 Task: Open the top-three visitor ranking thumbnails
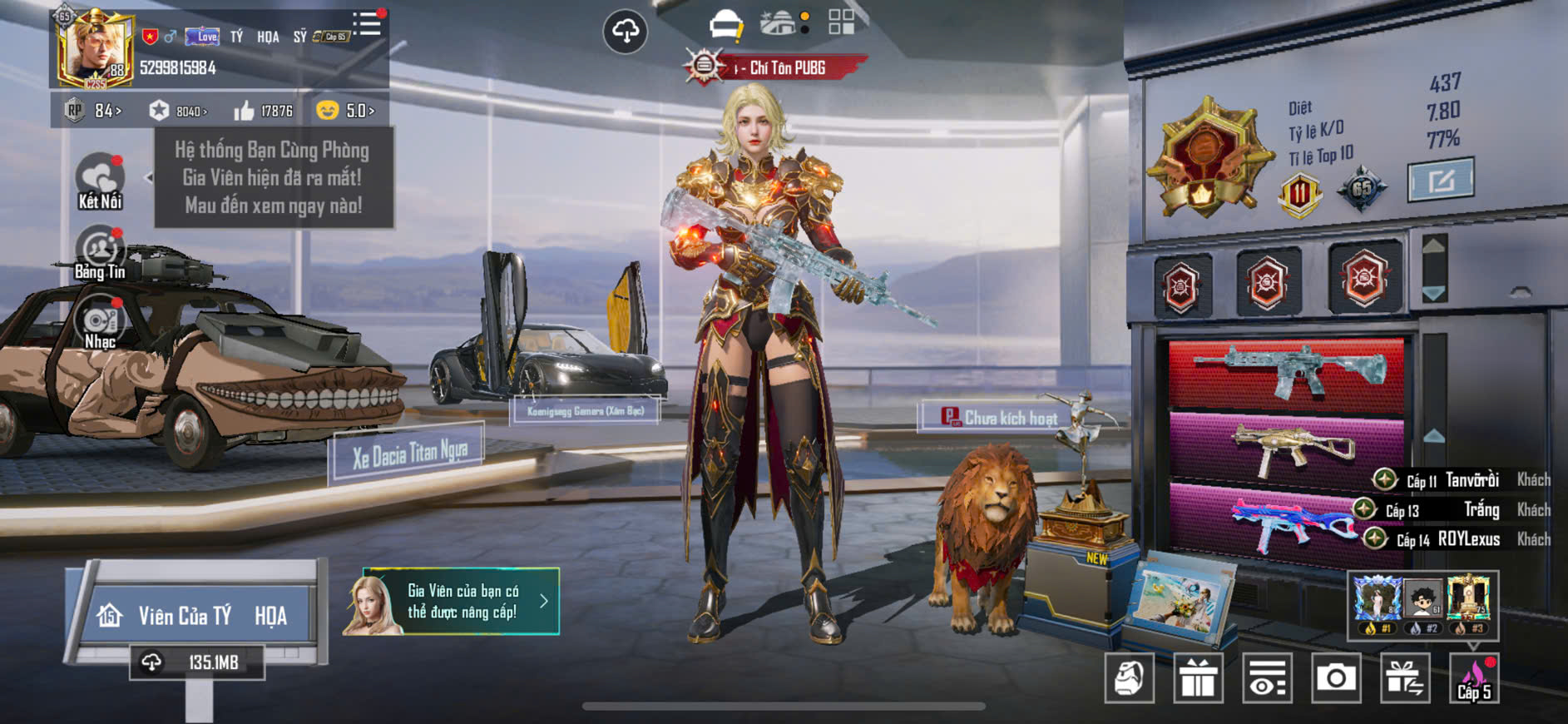coord(1422,605)
